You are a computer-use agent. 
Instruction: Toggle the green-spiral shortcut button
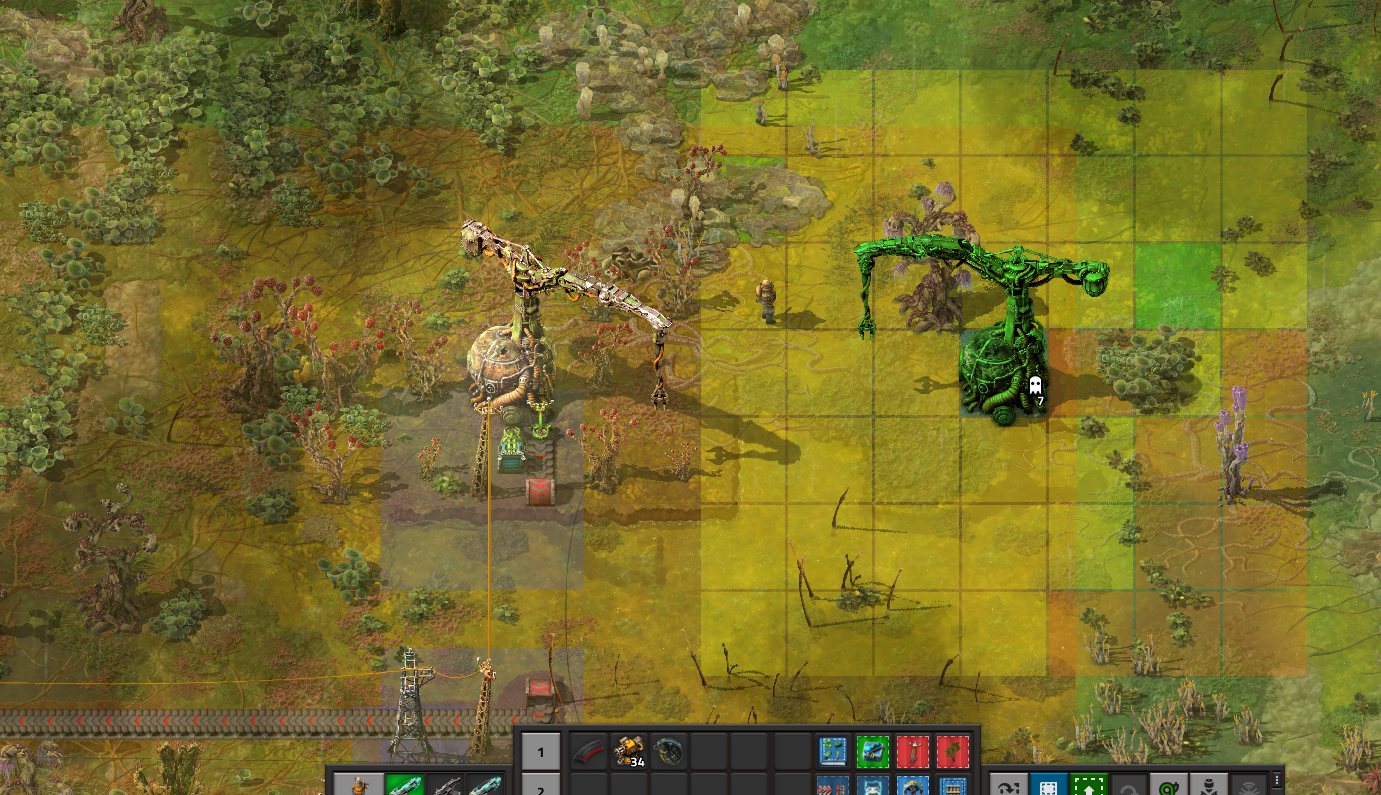point(1169,786)
